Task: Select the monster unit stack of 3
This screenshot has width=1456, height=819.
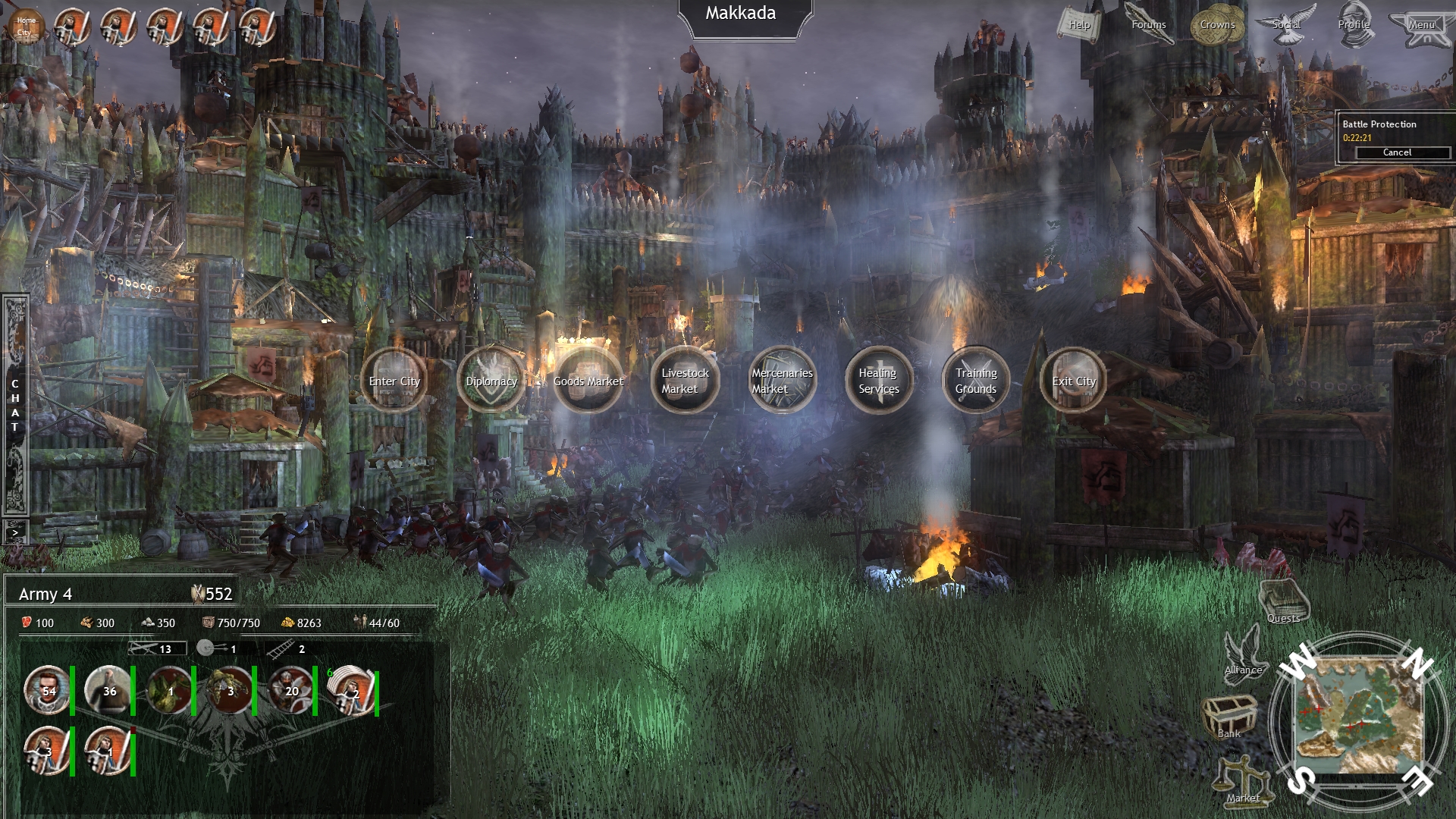Action: point(230,692)
